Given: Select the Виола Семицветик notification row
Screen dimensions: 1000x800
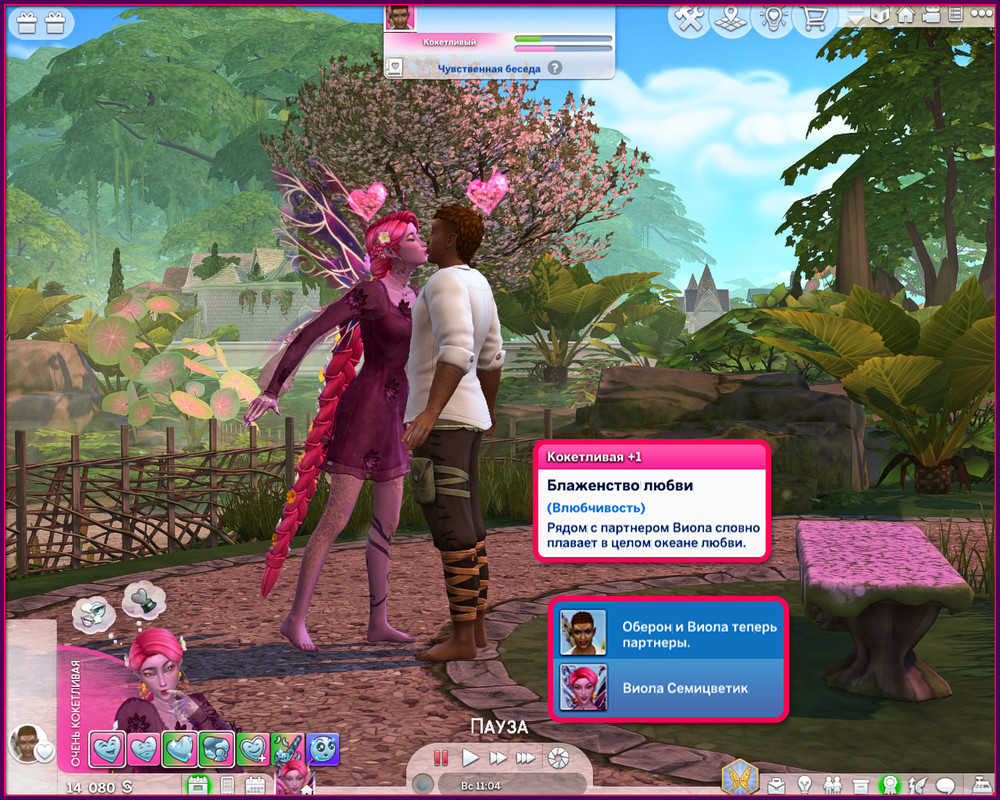Looking at the screenshot, I should tap(669, 688).
